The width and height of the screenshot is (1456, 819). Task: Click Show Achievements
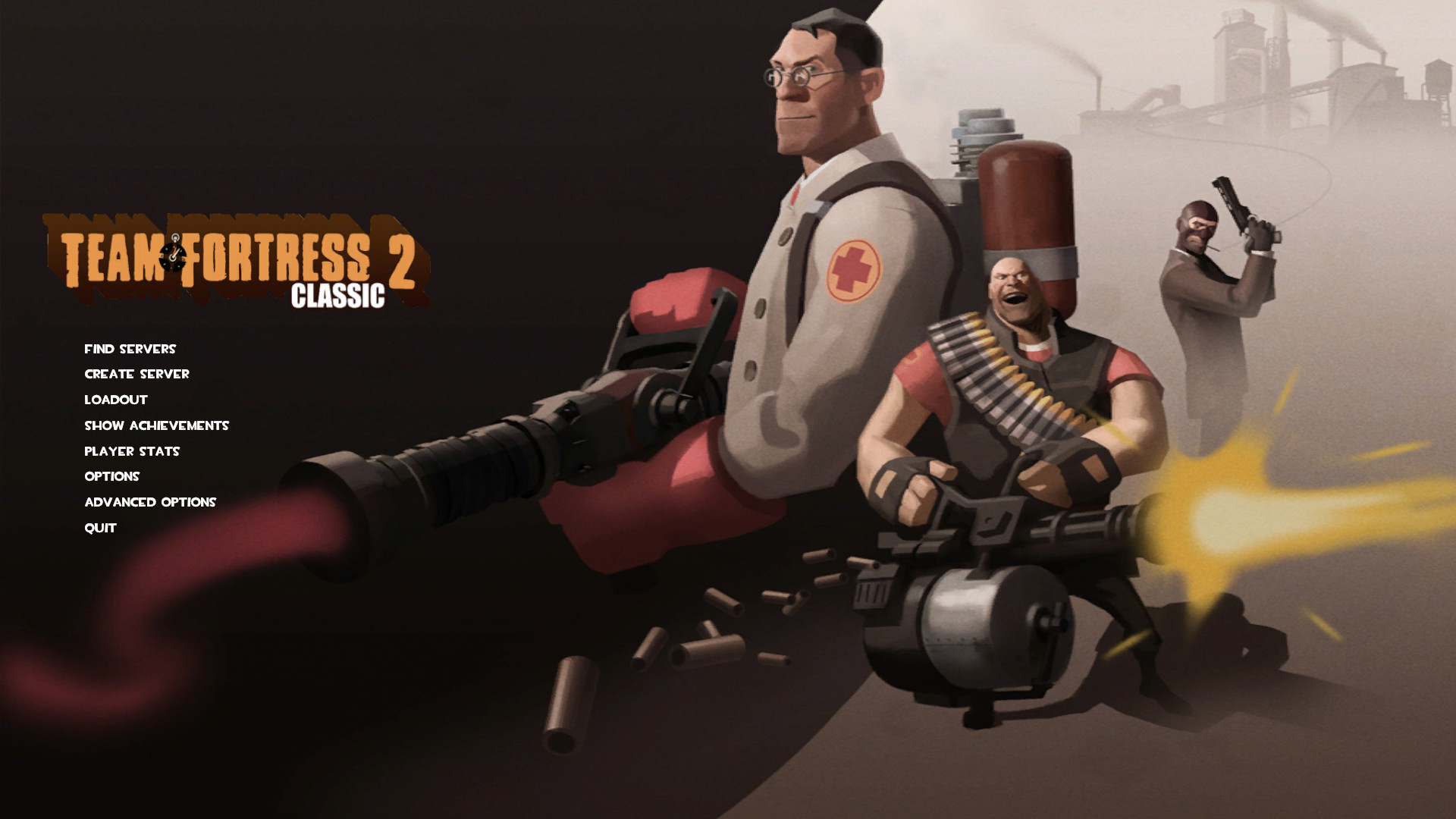point(156,425)
